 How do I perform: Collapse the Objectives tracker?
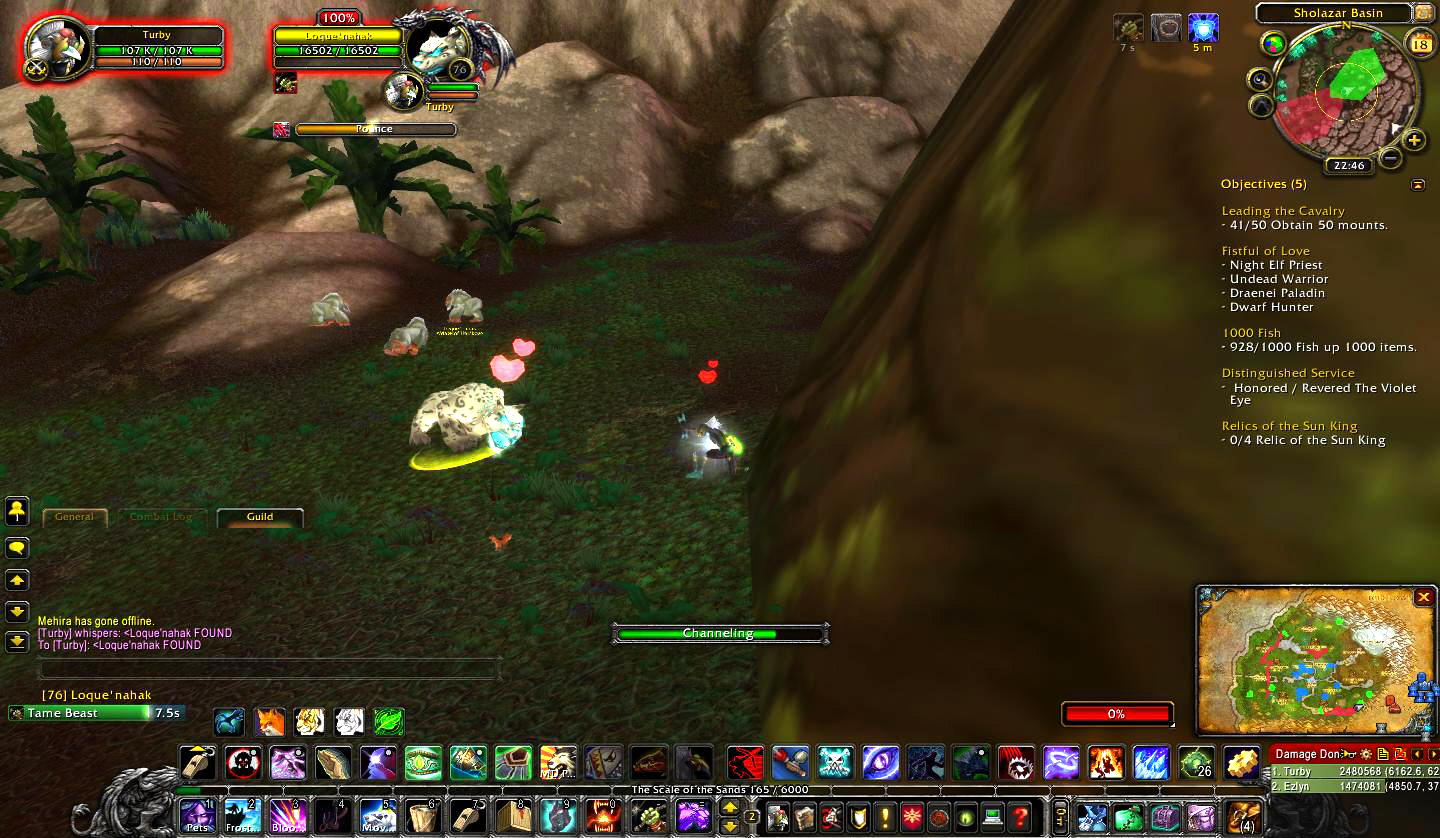tap(1417, 185)
